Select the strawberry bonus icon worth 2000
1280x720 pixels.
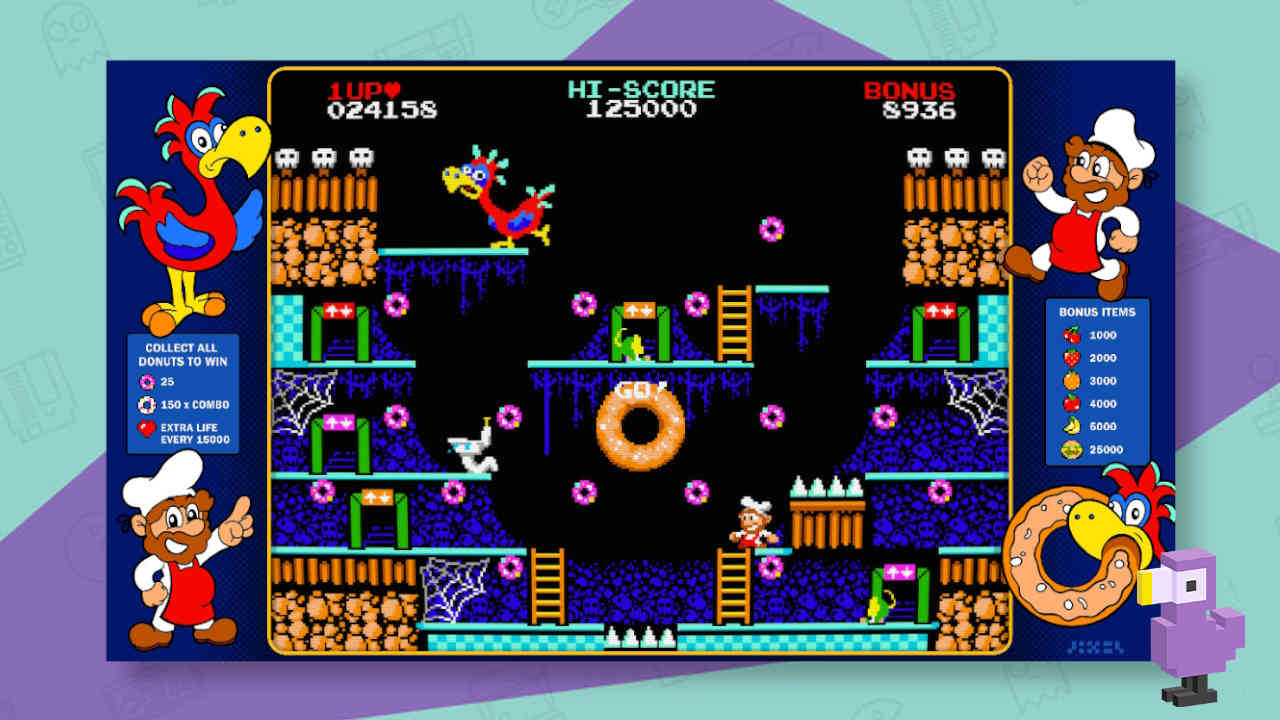click(x=1071, y=357)
